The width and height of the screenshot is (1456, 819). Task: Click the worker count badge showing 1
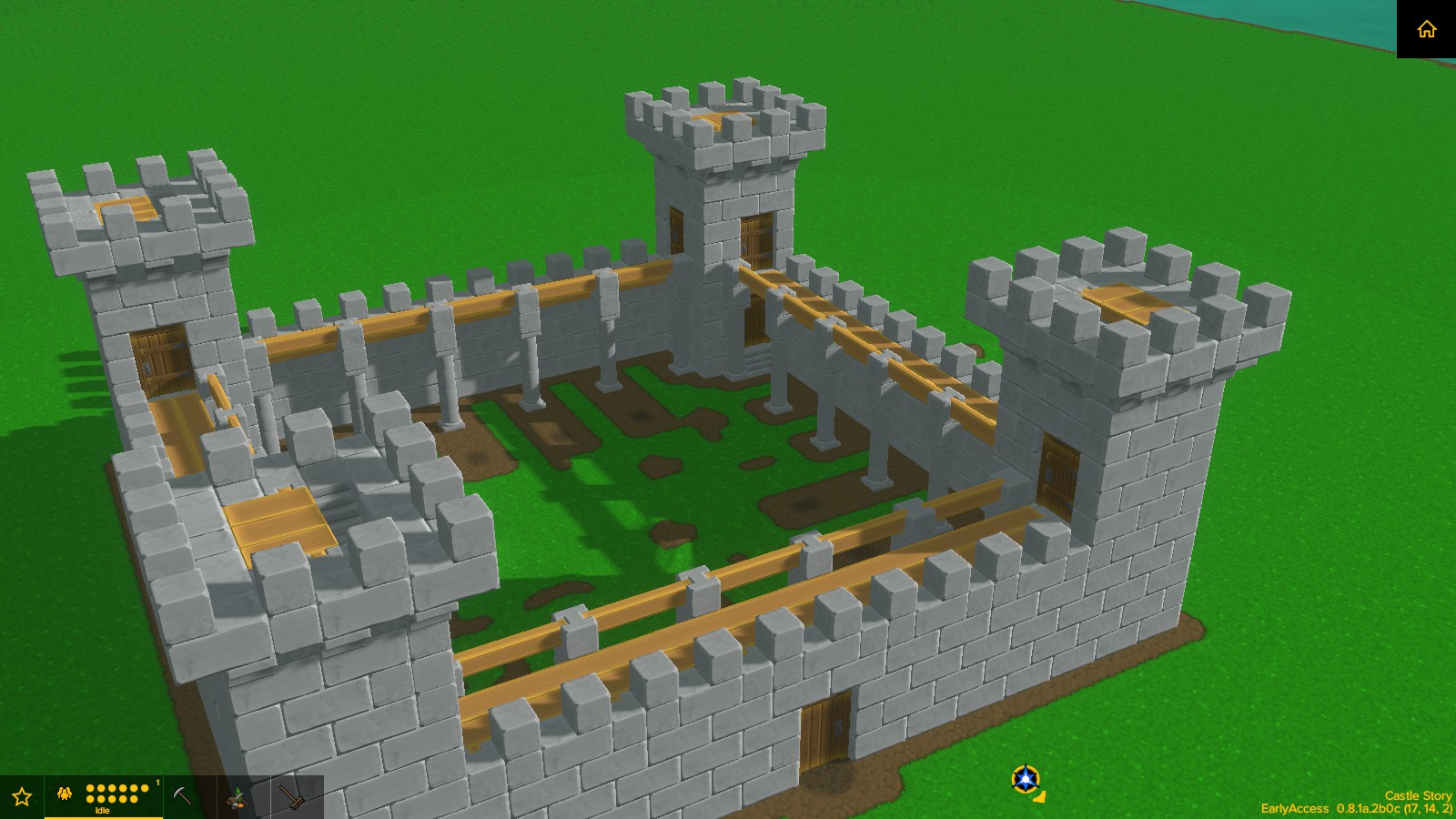tap(157, 781)
